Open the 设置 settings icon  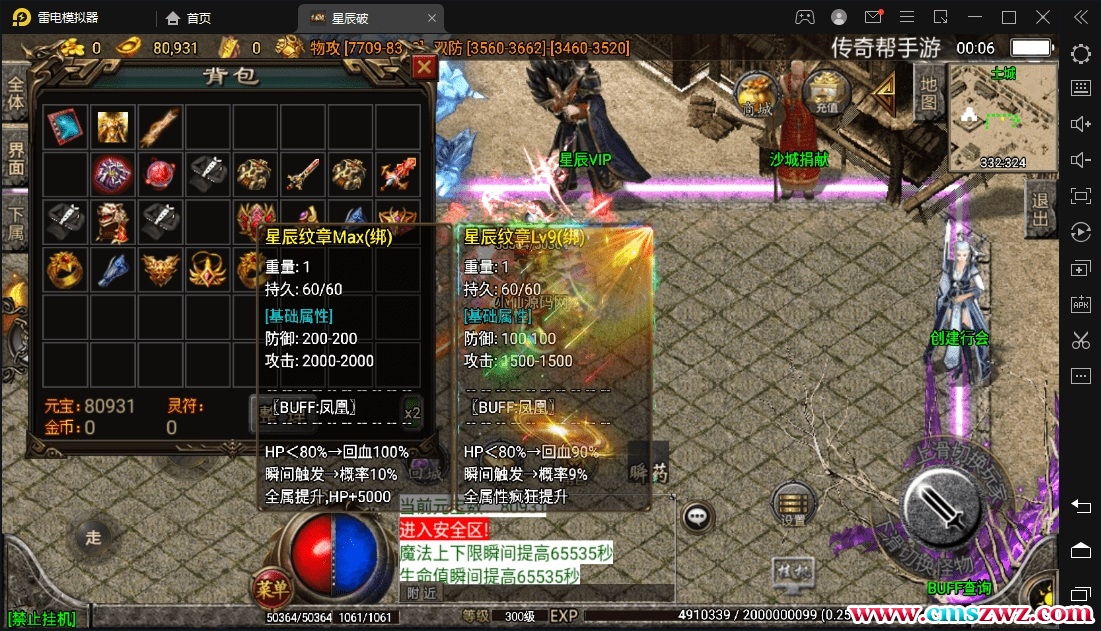[793, 506]
